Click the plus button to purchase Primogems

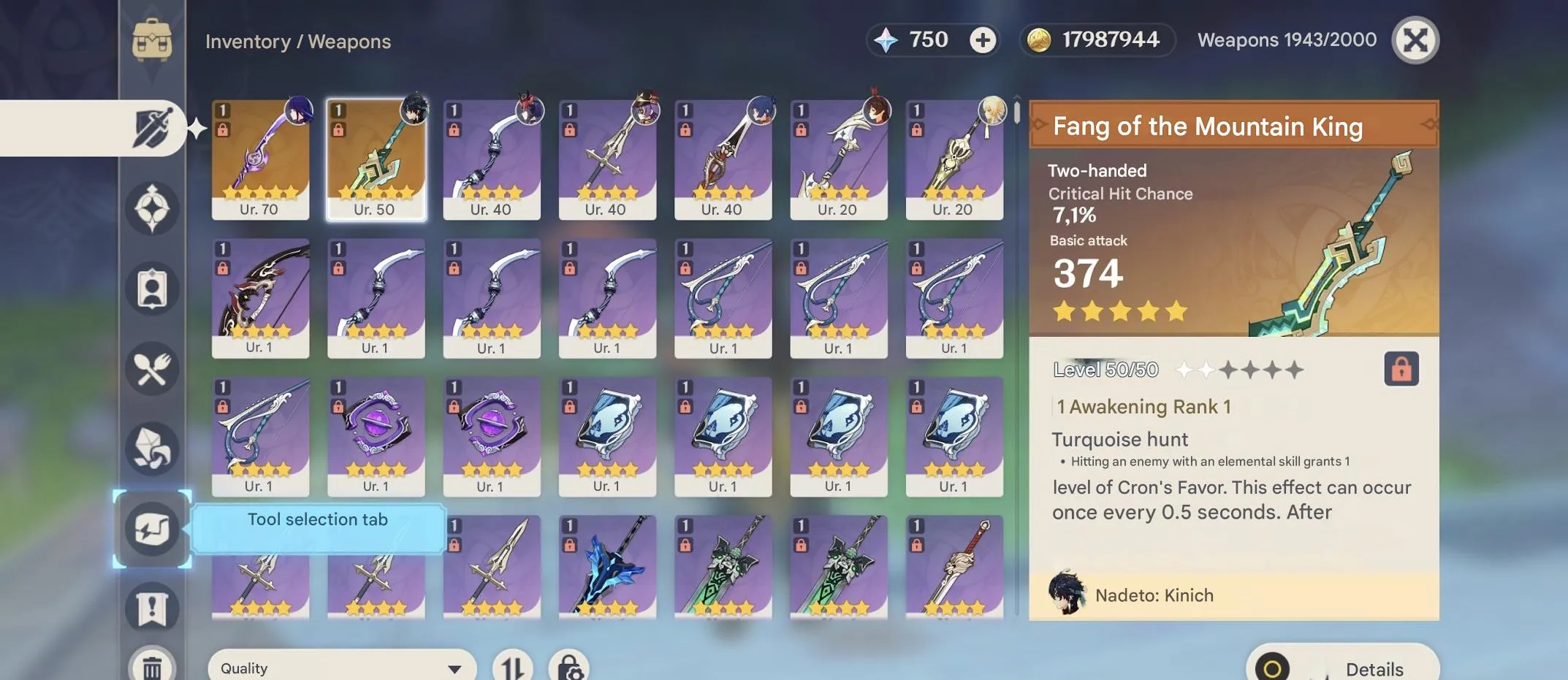[x=983, y=39]
